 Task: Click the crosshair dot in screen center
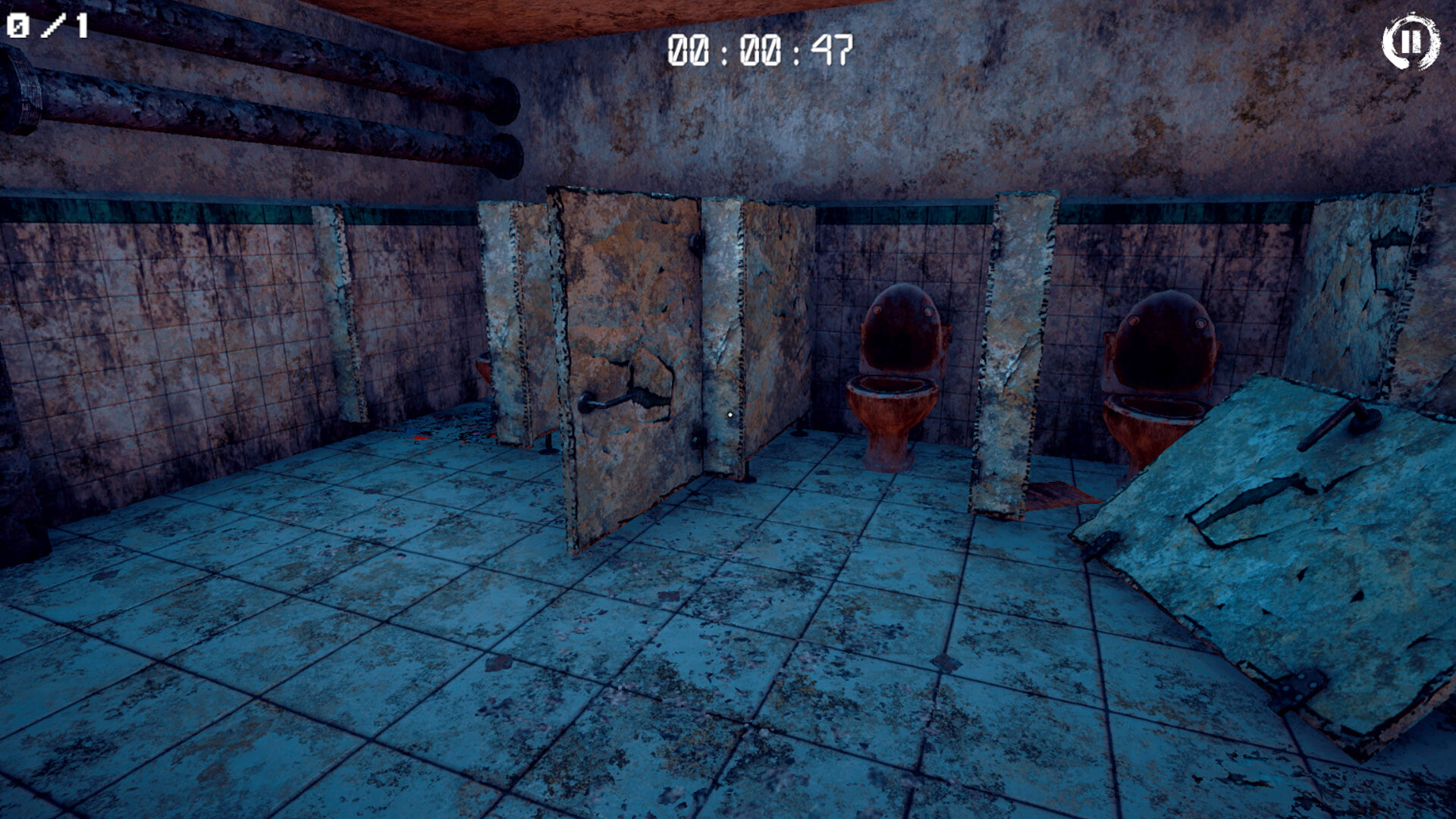coord(730,413)
